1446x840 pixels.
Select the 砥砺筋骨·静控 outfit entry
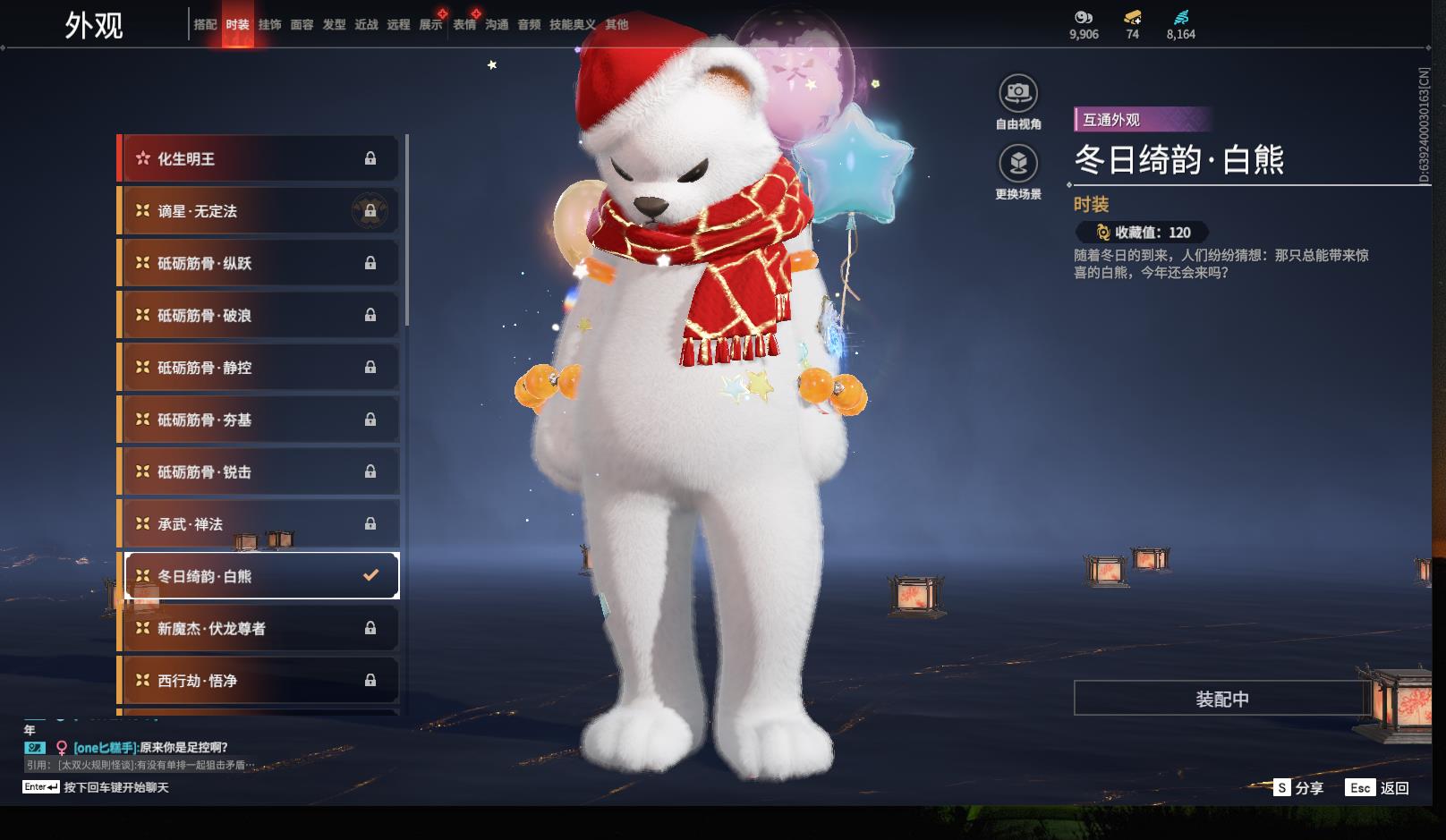pos(258,368)
